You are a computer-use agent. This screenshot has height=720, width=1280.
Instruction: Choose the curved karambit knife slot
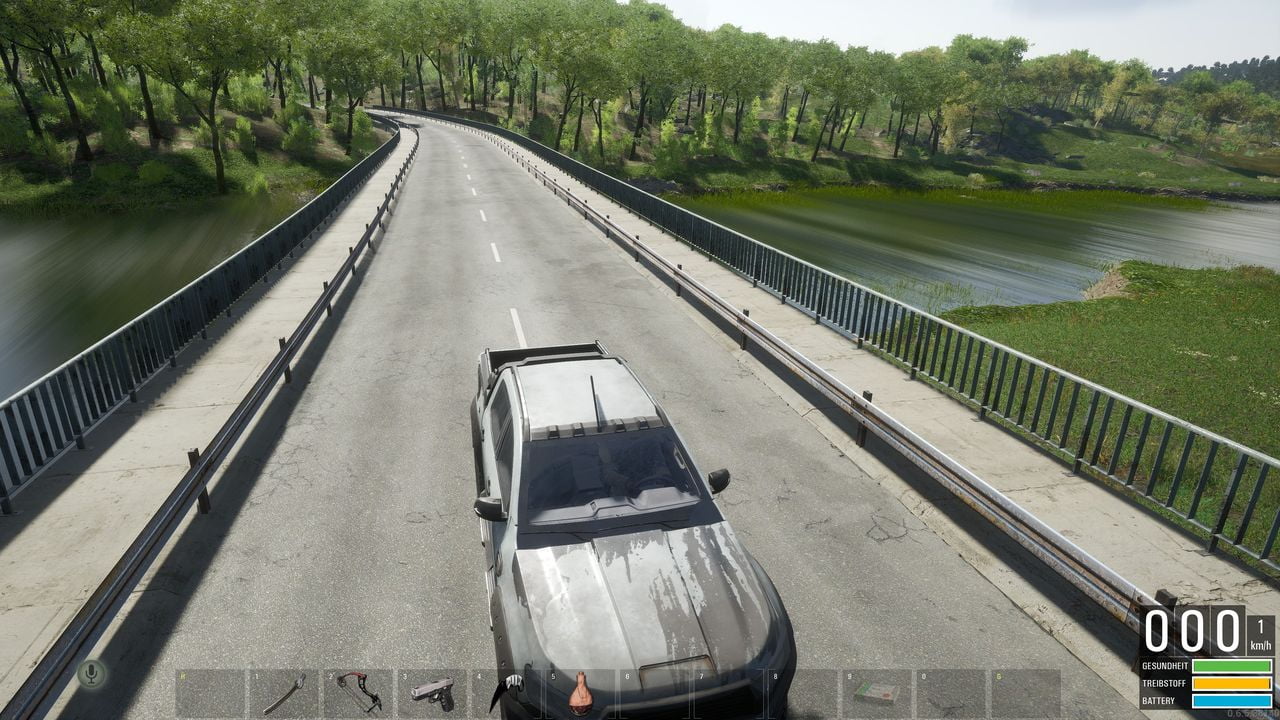click(x=507, y=693)
